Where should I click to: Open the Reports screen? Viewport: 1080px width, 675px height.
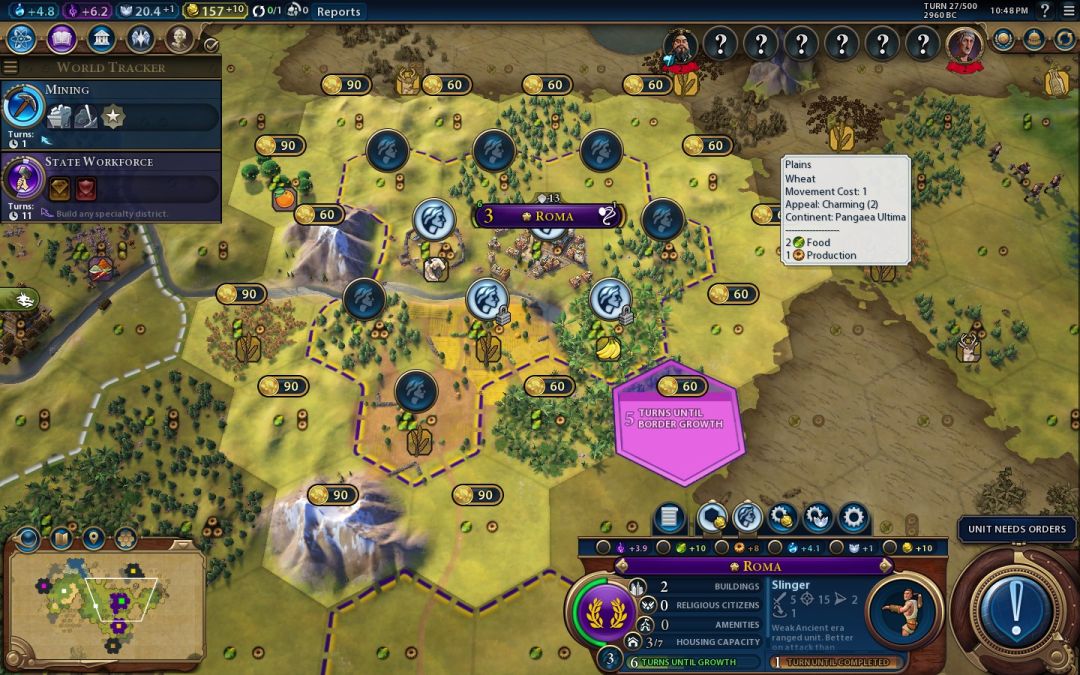click(x=338, y=11)
